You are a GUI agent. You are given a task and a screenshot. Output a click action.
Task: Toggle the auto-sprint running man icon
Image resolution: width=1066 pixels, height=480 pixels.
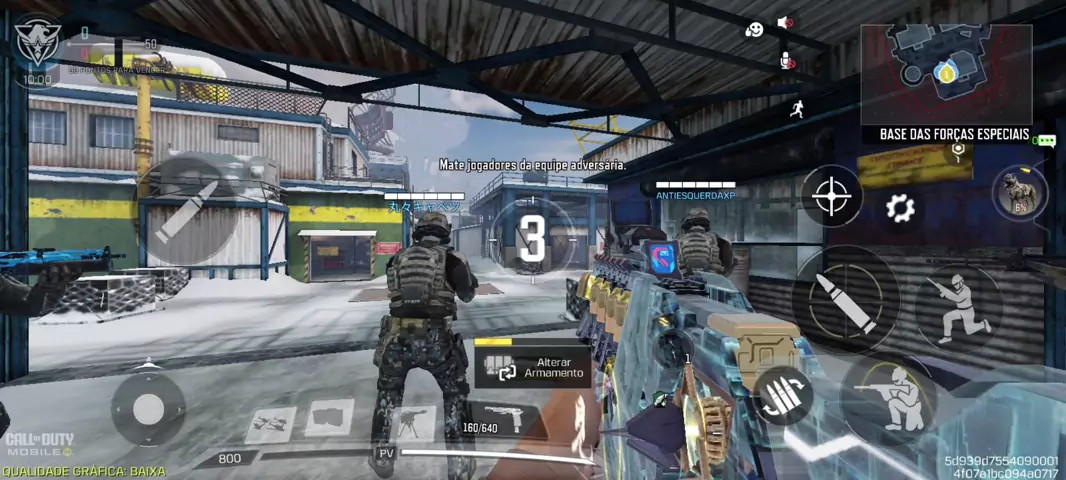797,109
